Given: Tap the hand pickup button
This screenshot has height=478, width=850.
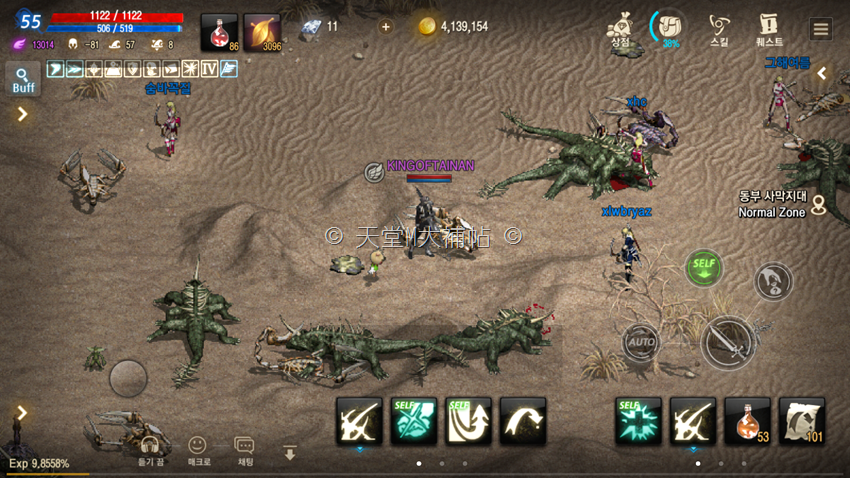Looking at the screenshot, I should [772, 282].
